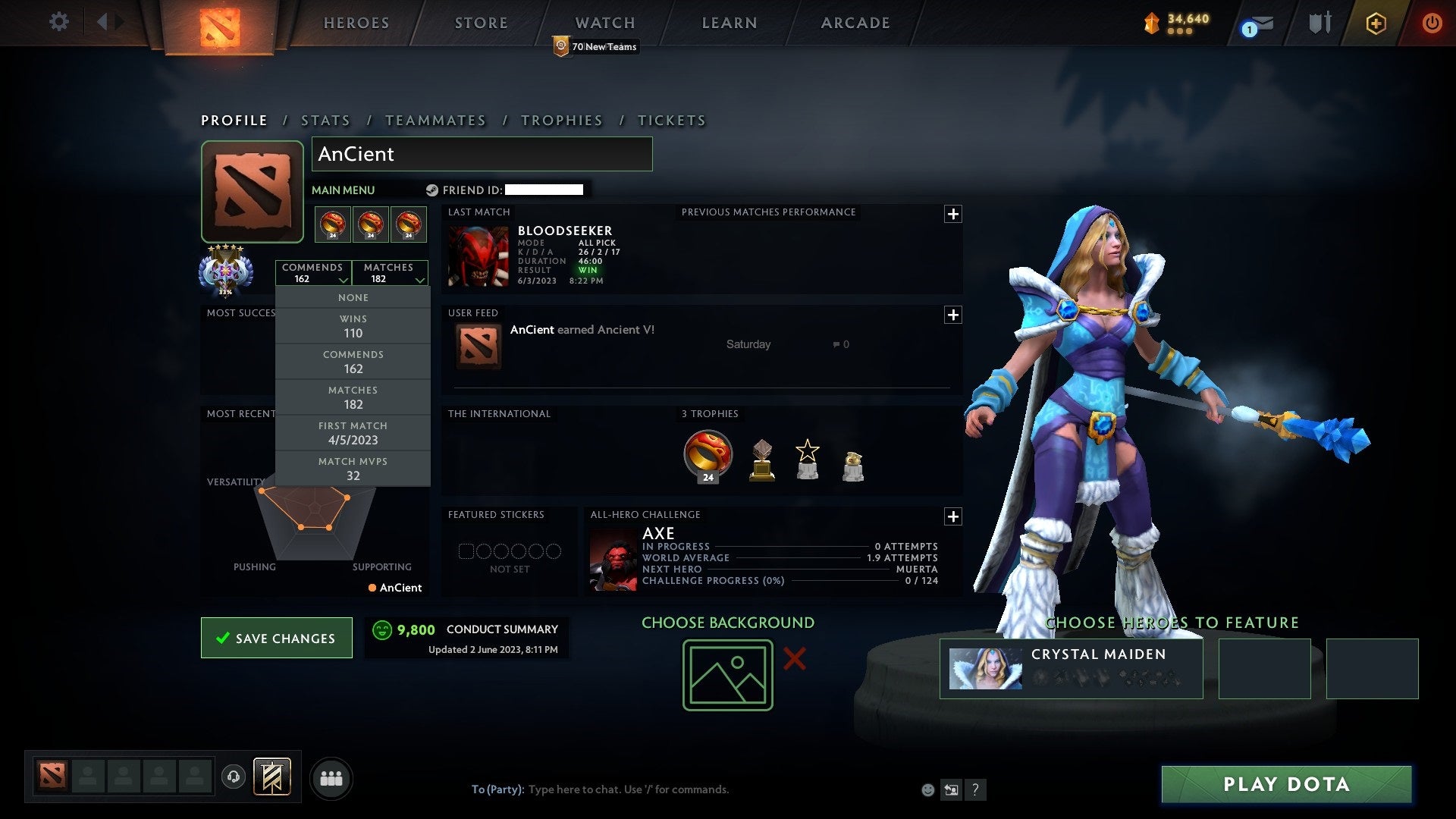Open the Trophies tab

(561, 120)
